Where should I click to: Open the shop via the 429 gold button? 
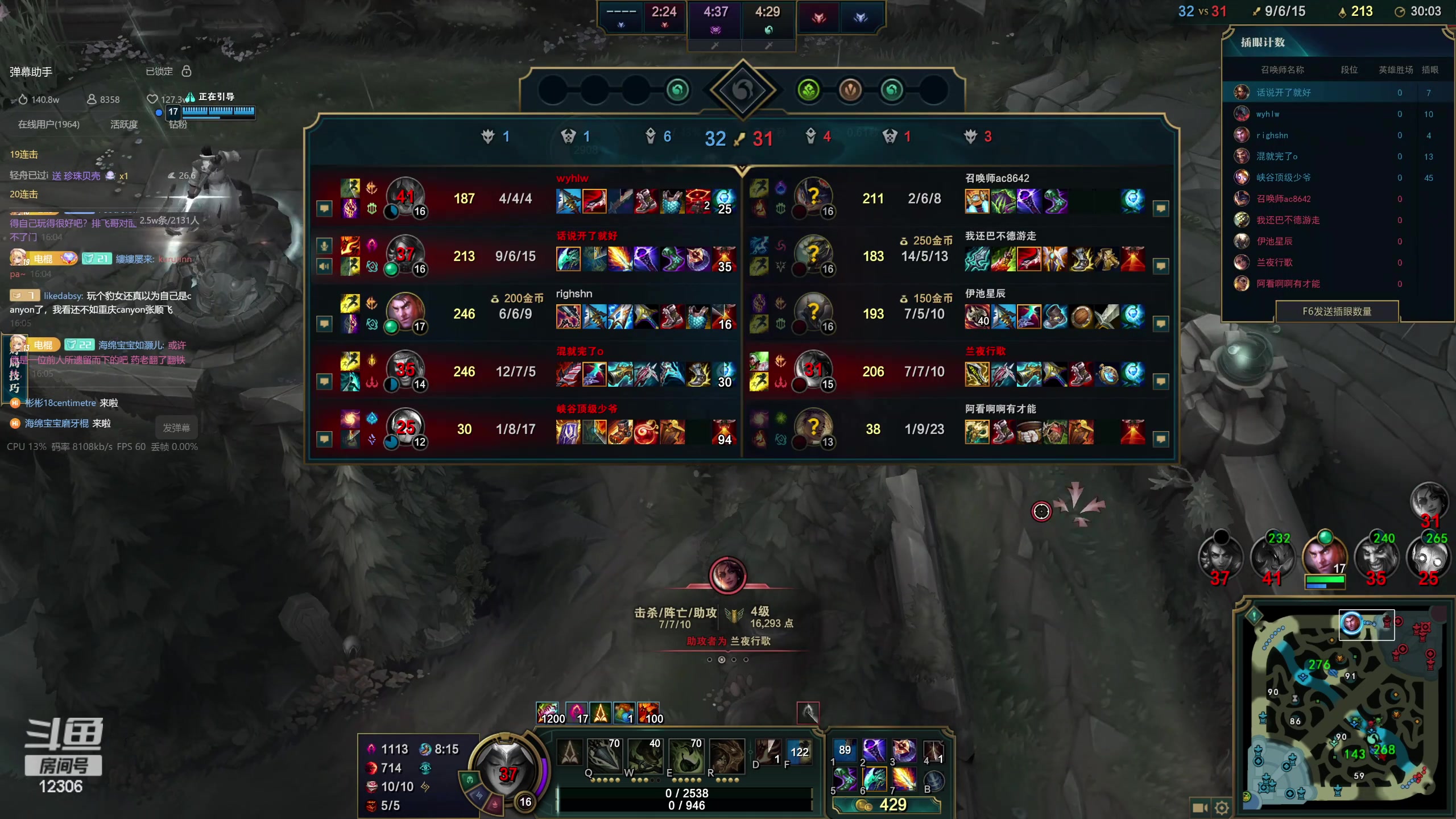(x=886, y=805)
